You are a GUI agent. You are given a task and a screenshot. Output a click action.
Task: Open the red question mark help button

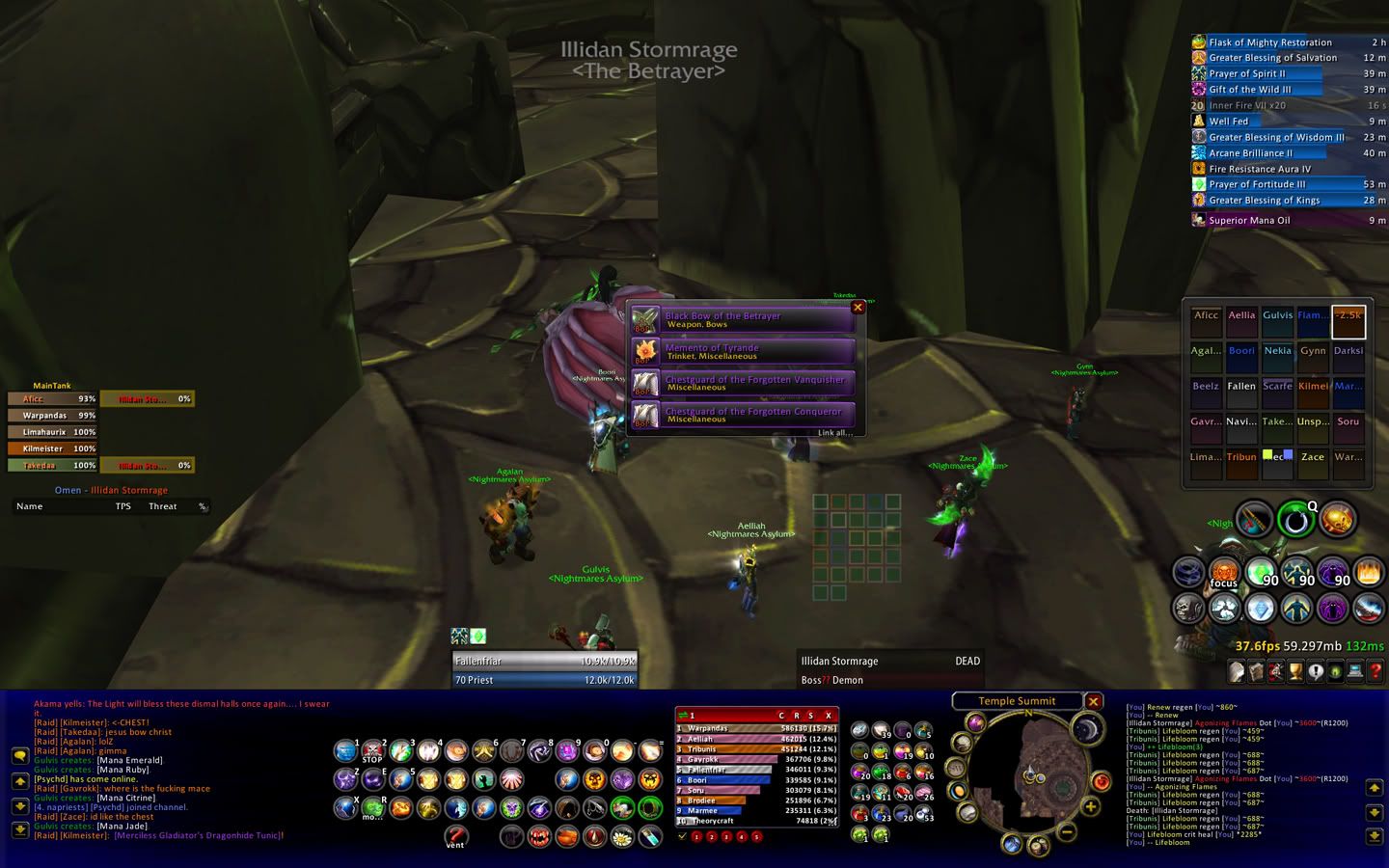coord(1376,670)
